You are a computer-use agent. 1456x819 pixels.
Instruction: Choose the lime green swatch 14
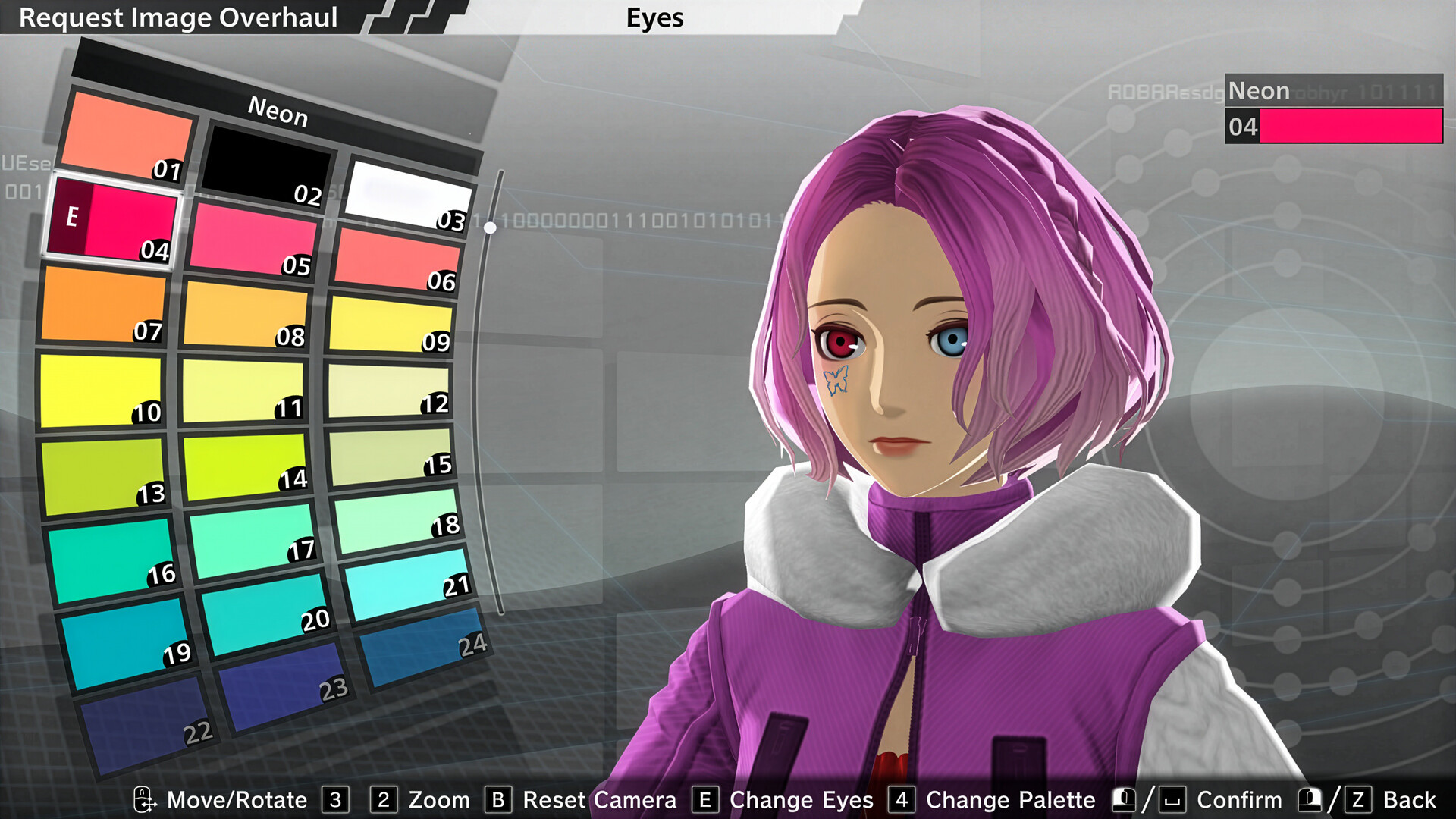(x=244, y=466)
